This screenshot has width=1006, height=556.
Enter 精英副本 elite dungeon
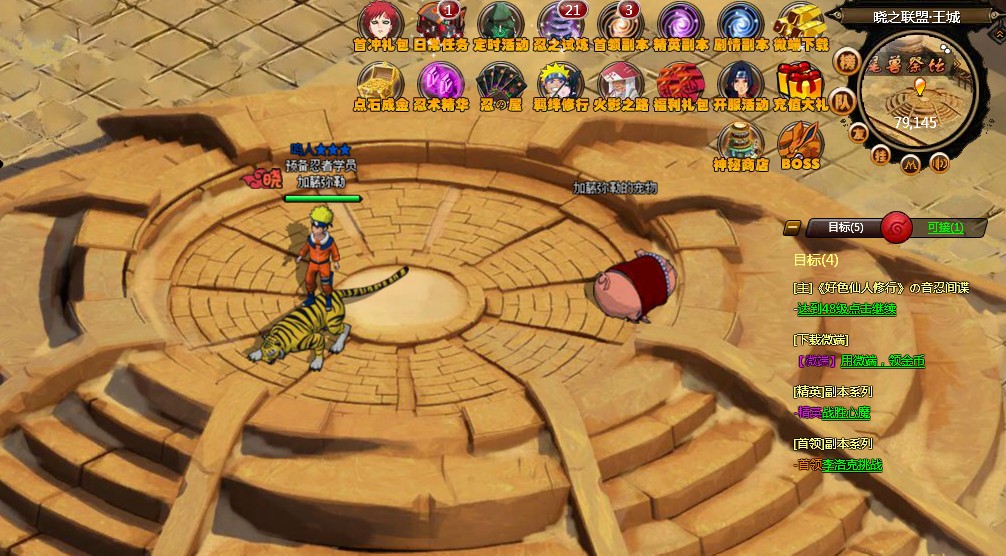coord(680,24)
